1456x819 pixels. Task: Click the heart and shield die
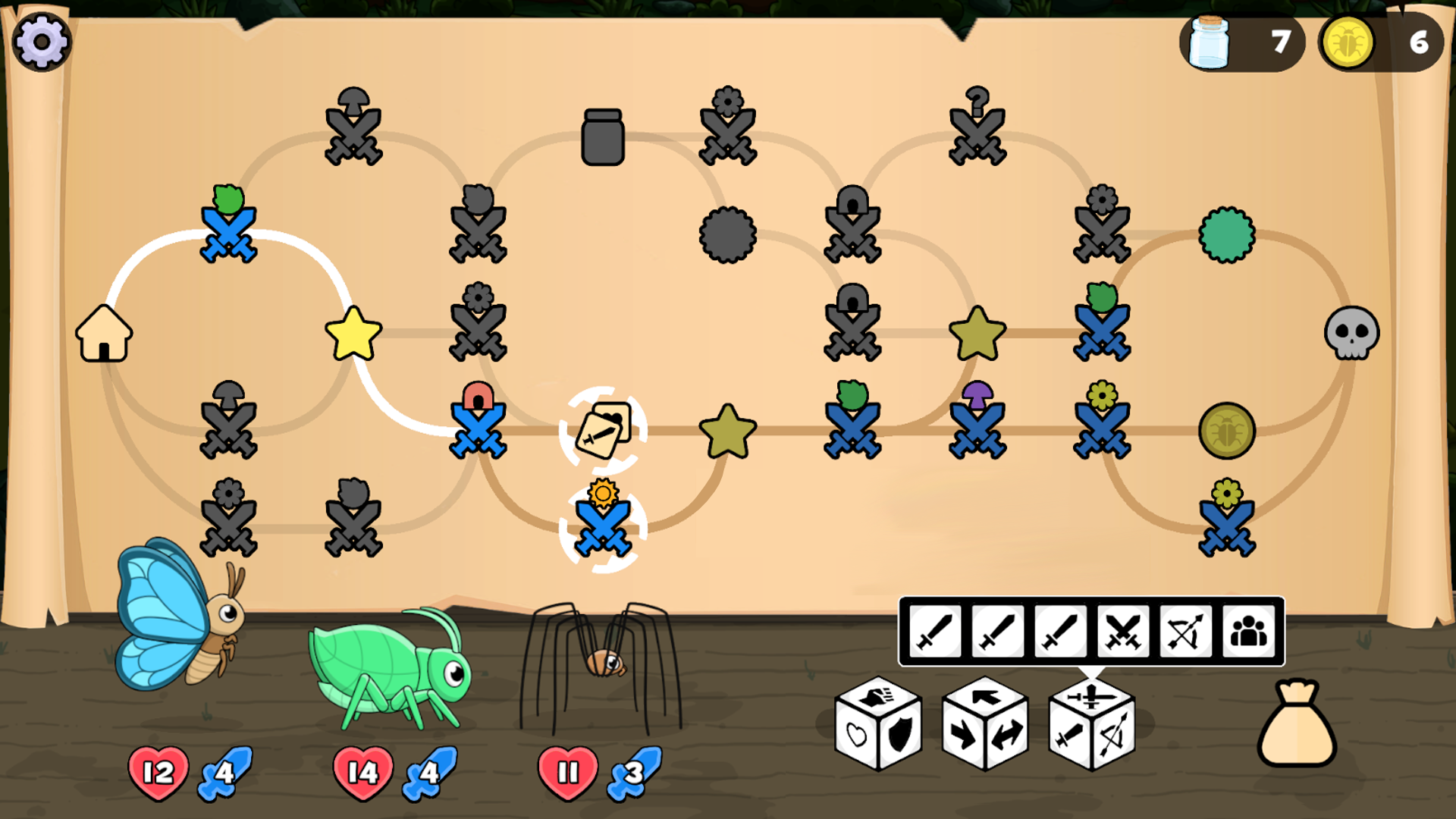[878, 724]
